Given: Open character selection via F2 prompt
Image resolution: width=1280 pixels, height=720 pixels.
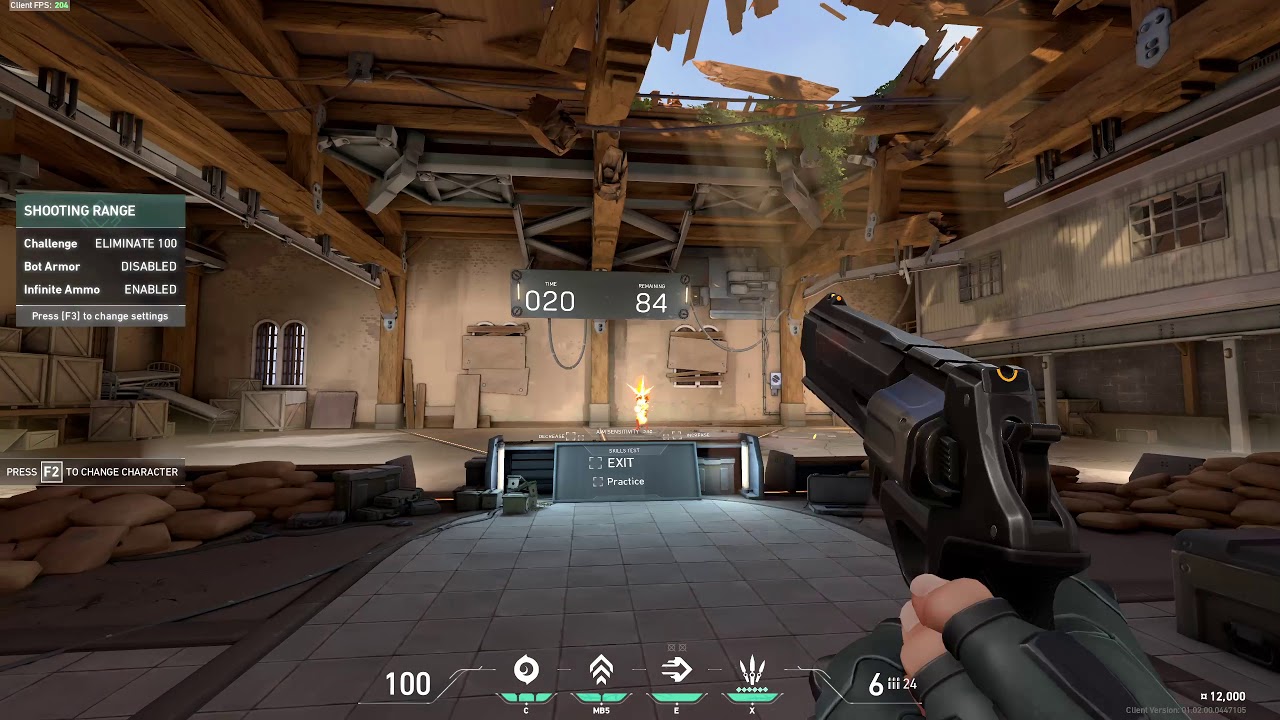Looking at the screenshot, I should (x=90, y=471).
